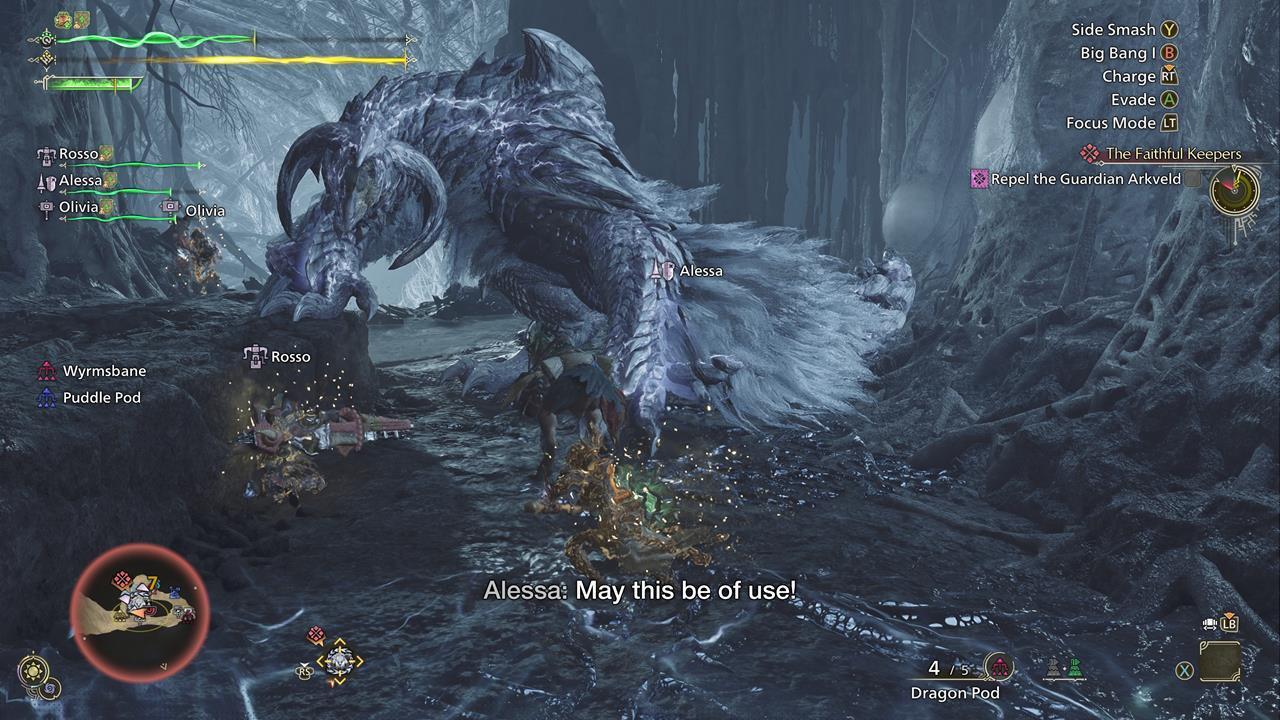This screenshot has width=1280, height=720.
Task: Click the green slinger ammo silhouette icon
Action: [1075, 669]
